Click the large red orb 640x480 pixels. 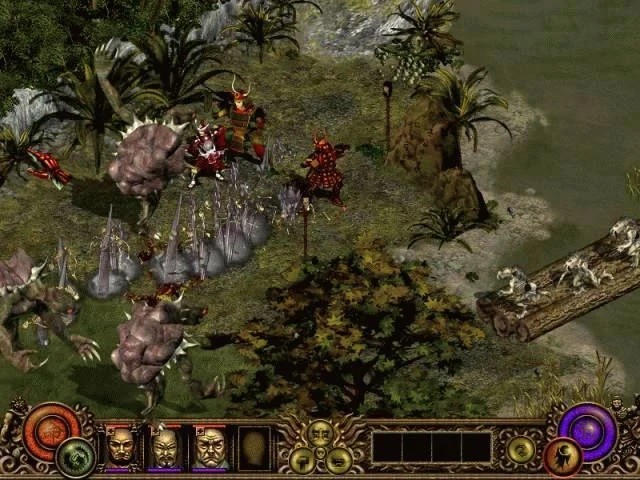tap(50, 428)
